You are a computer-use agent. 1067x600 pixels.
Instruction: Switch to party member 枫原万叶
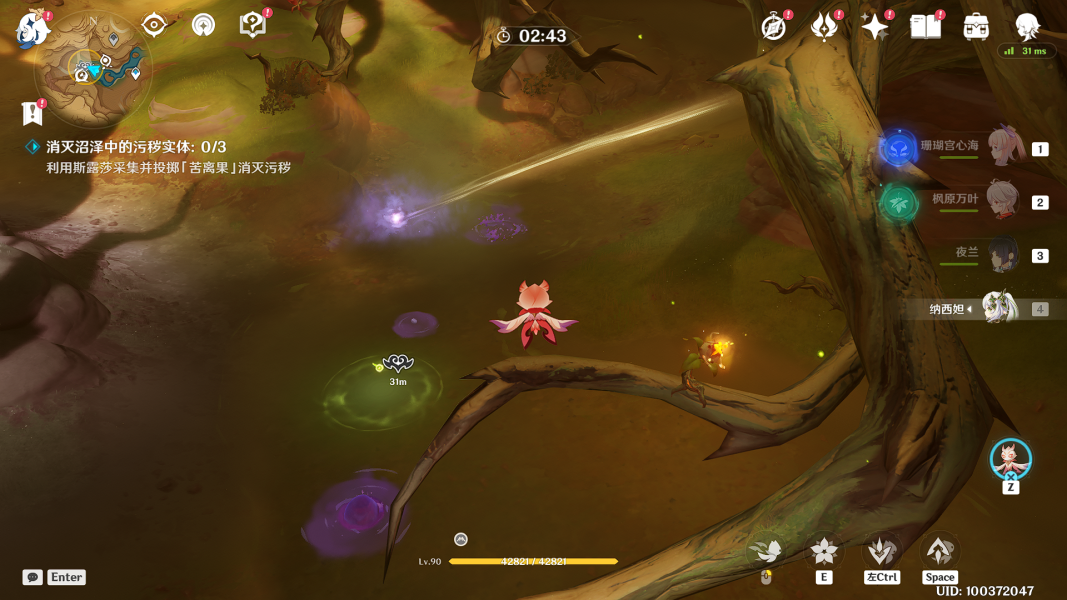[1002, 201]
